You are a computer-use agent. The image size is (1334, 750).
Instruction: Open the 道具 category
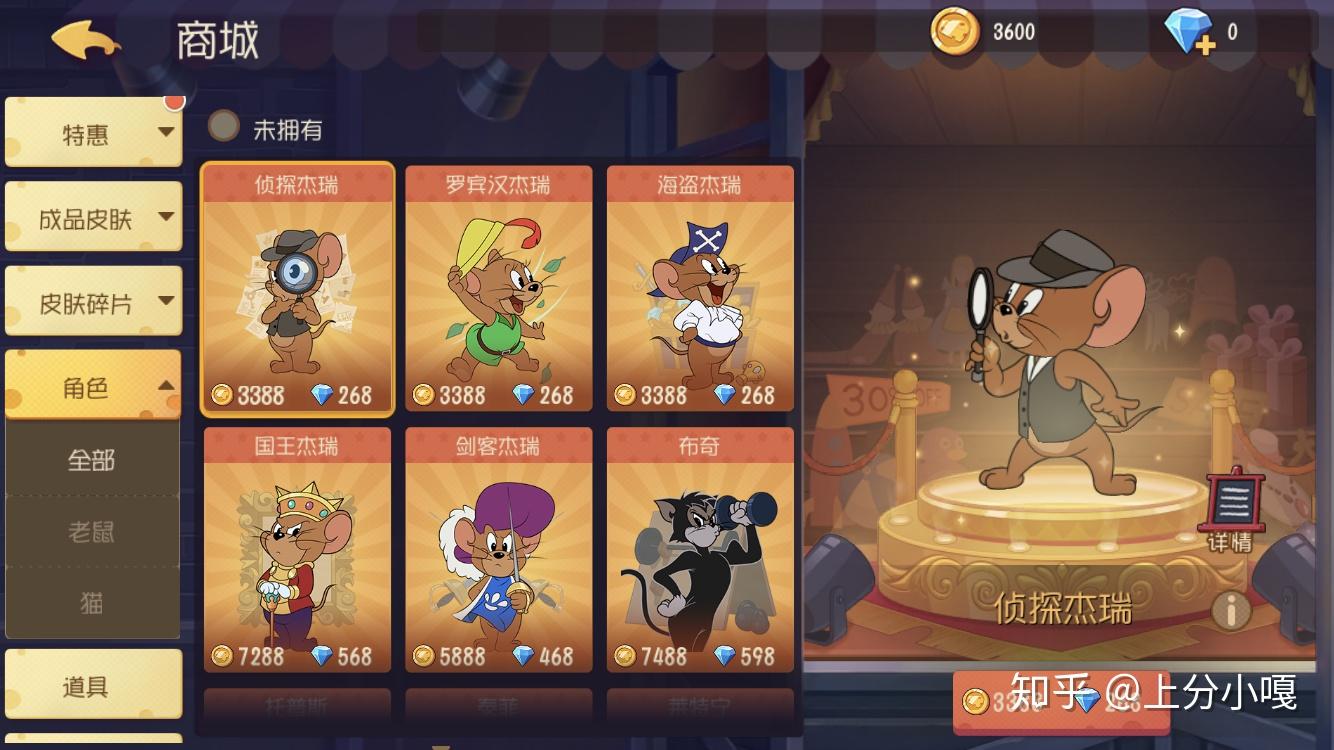(x=93, y=686)
